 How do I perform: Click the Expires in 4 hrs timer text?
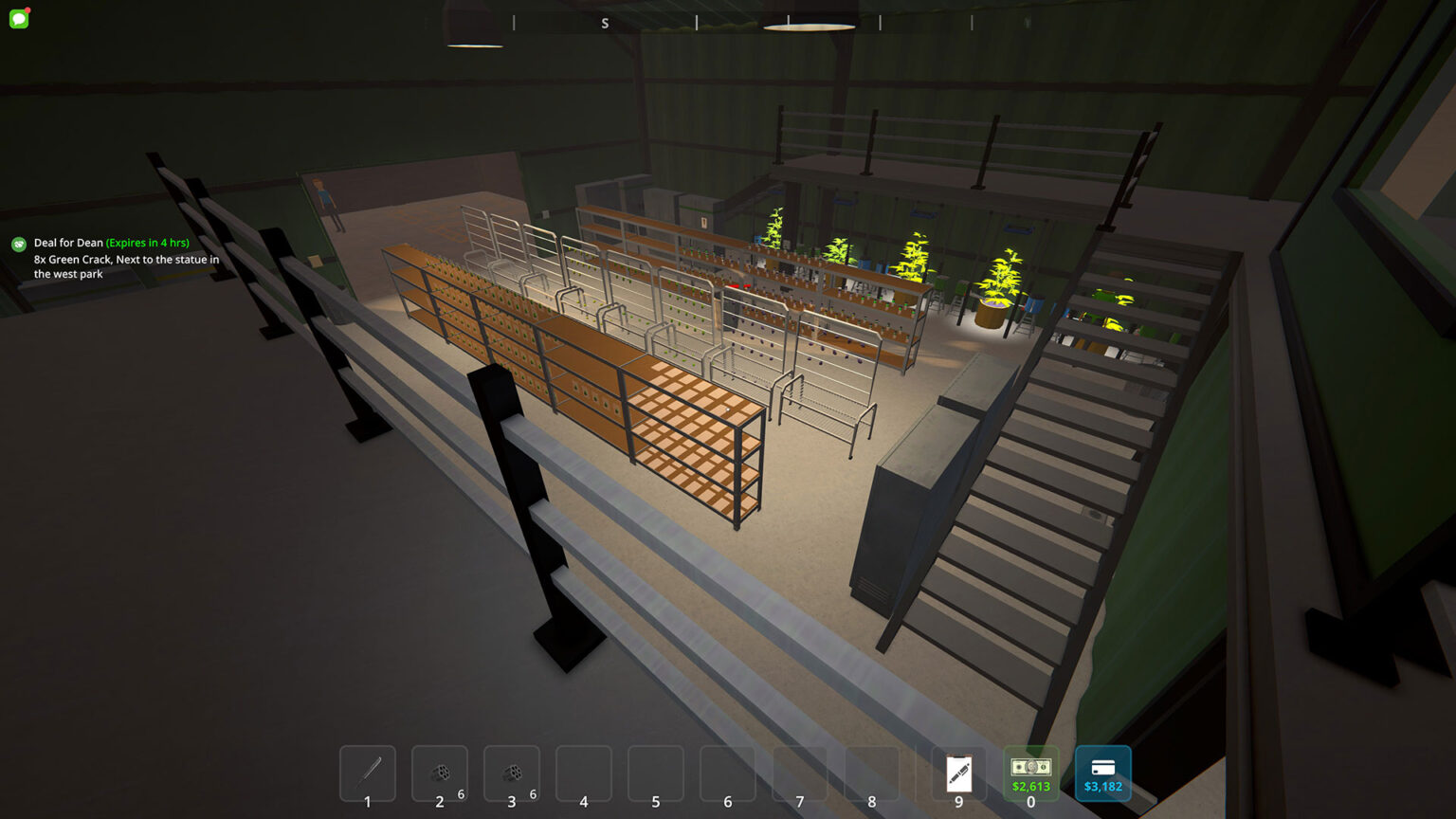click(147, 242)
